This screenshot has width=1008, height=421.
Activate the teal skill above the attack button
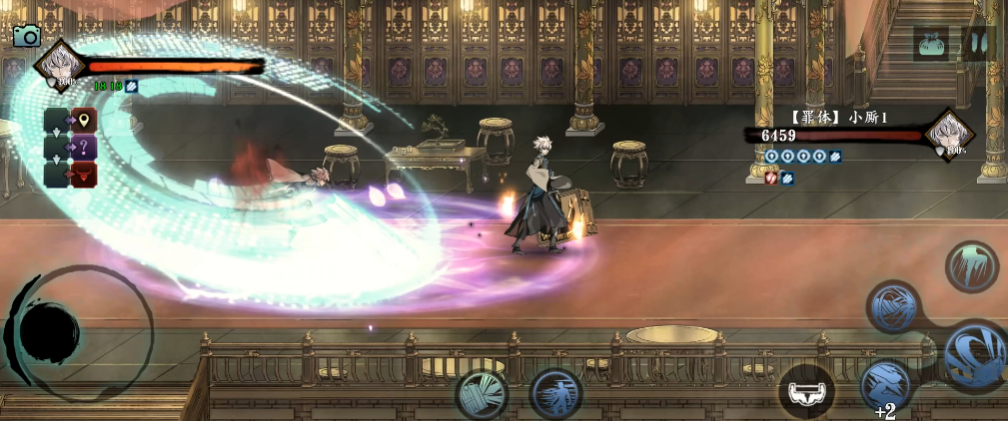[x=971, y=266]
